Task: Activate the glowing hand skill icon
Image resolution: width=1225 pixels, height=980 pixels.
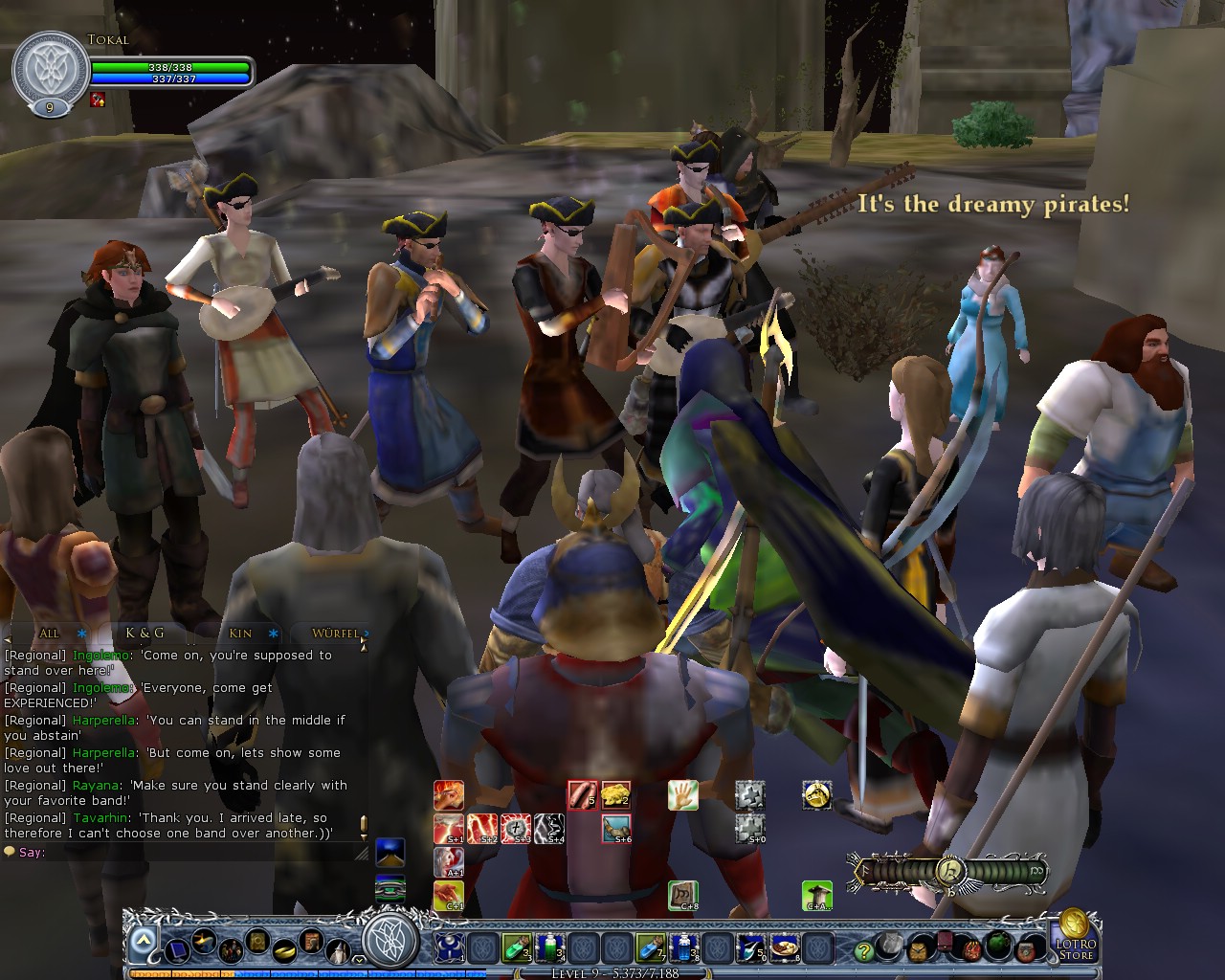Action: pos(683,794)
